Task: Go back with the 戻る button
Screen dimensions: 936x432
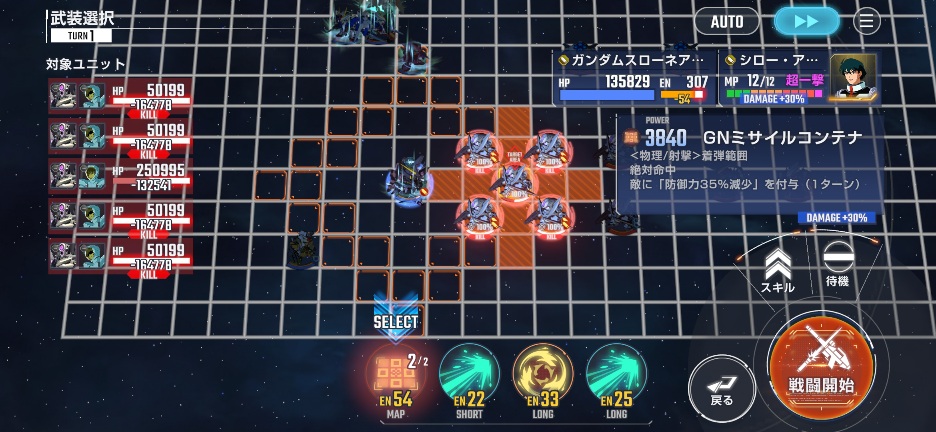Action: pyautogui.click(x=721, y=385)
